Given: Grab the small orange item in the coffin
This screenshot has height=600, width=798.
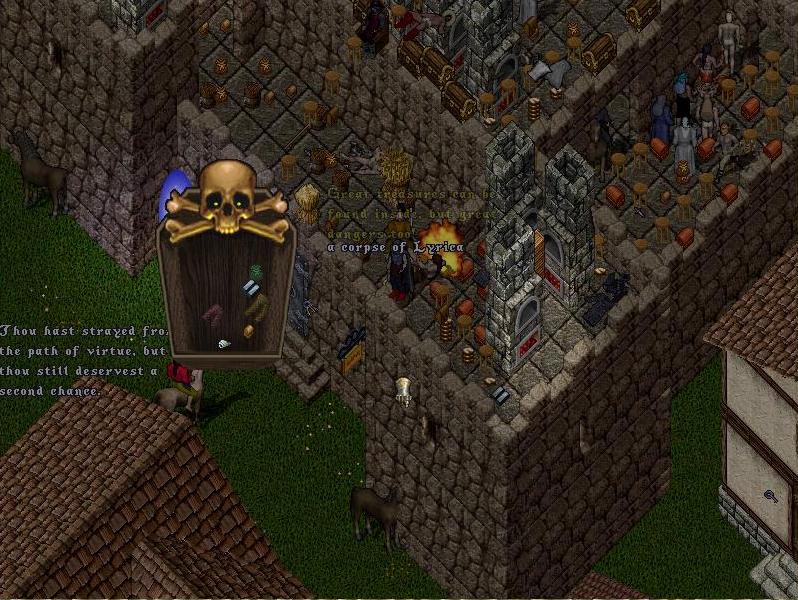Looking at the screenshot, I should click(x=248, y=330).
